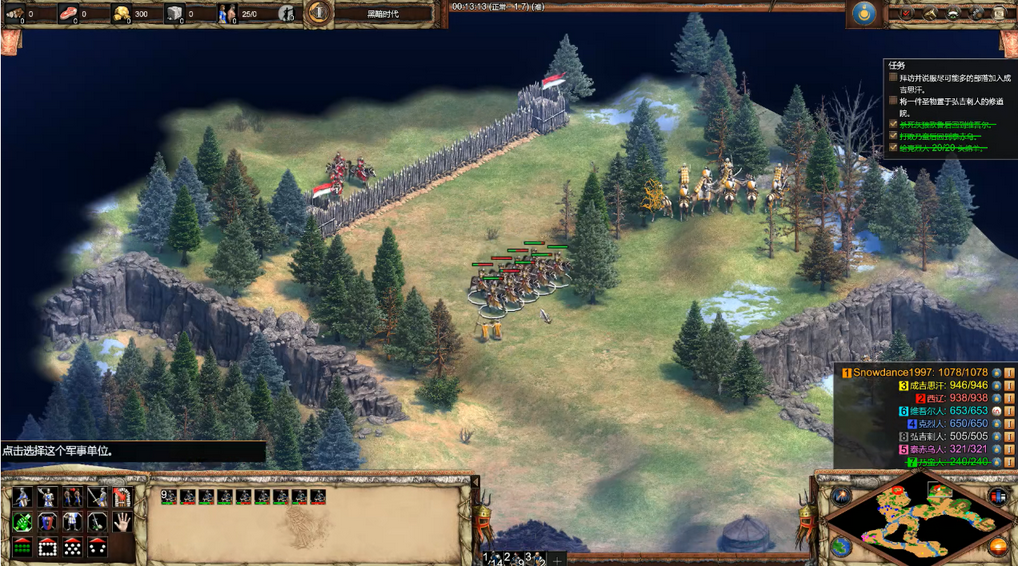Click the Mongol civilization emblem

(862, 13)
